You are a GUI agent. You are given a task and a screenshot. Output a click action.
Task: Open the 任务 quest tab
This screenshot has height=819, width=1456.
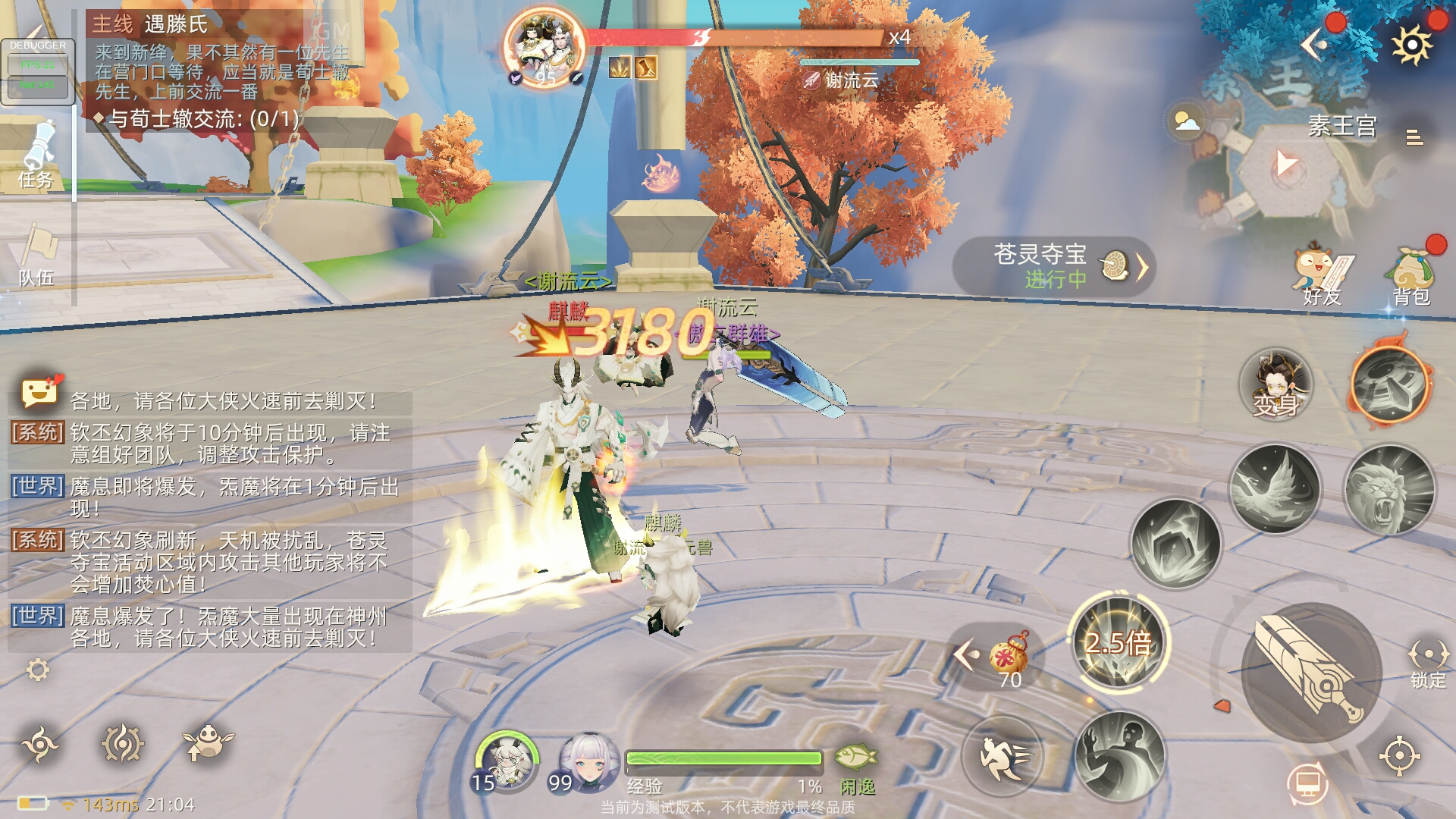36,155
